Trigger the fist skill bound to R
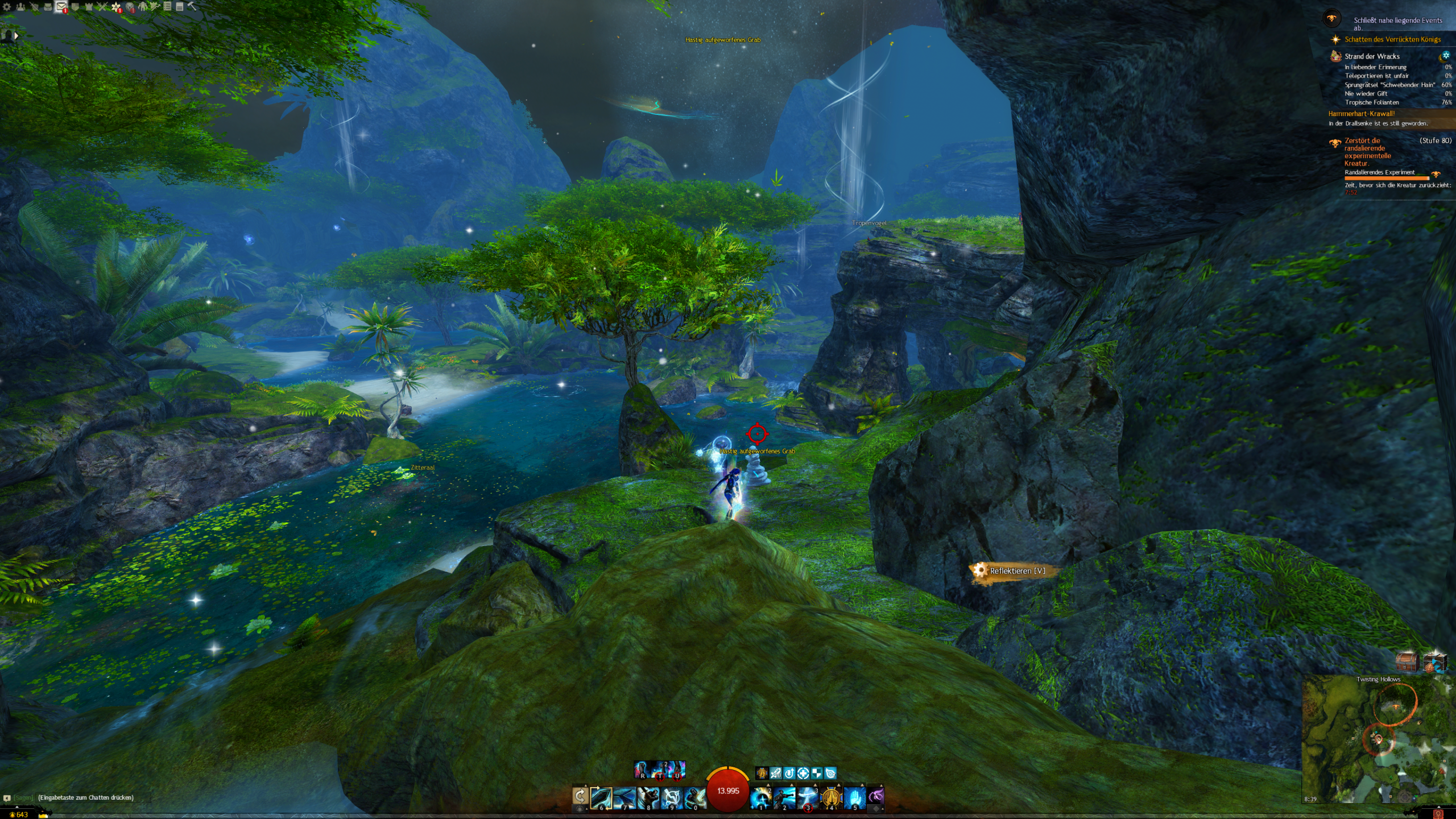 pyautogui.click(x=642, y=770)
